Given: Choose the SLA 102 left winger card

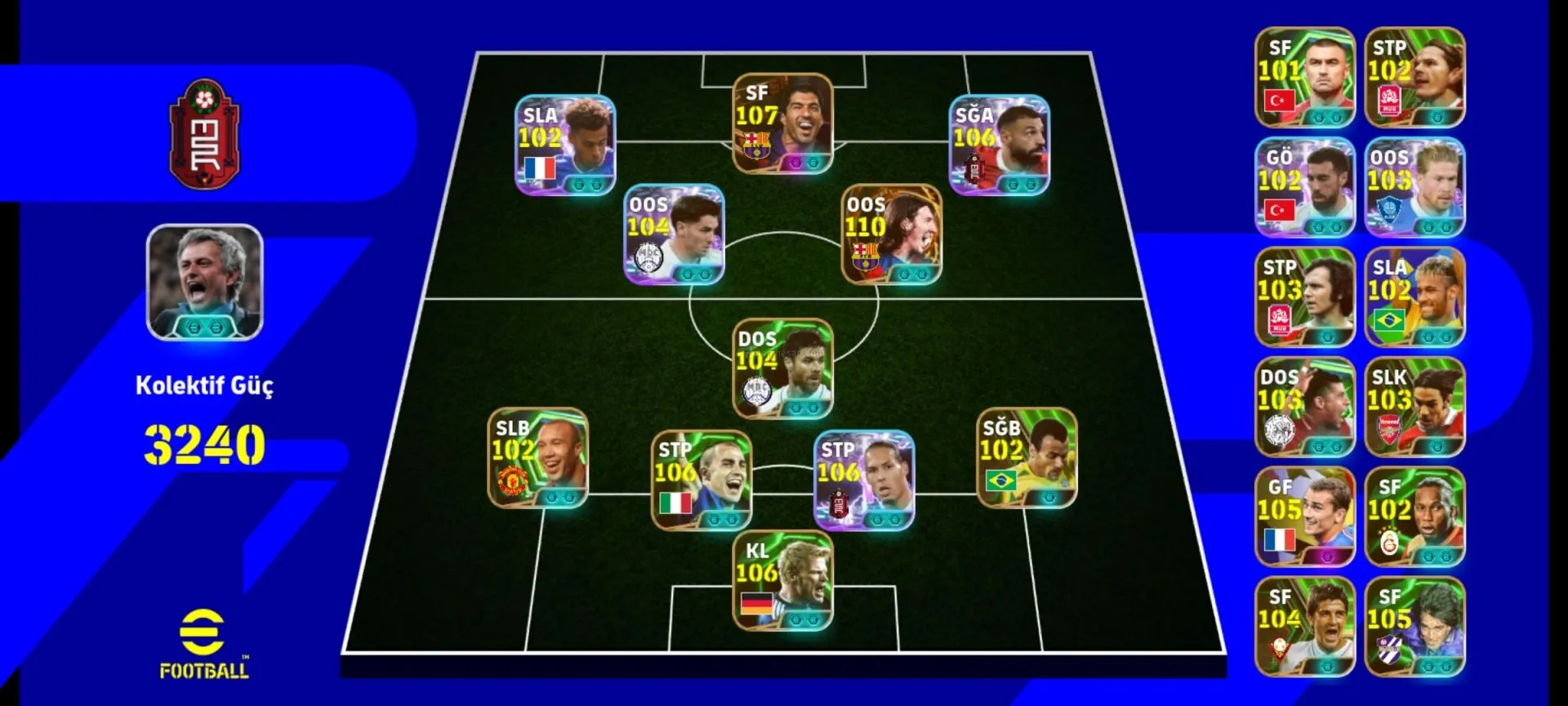Looking at the screenshot, I should [565, 145].
